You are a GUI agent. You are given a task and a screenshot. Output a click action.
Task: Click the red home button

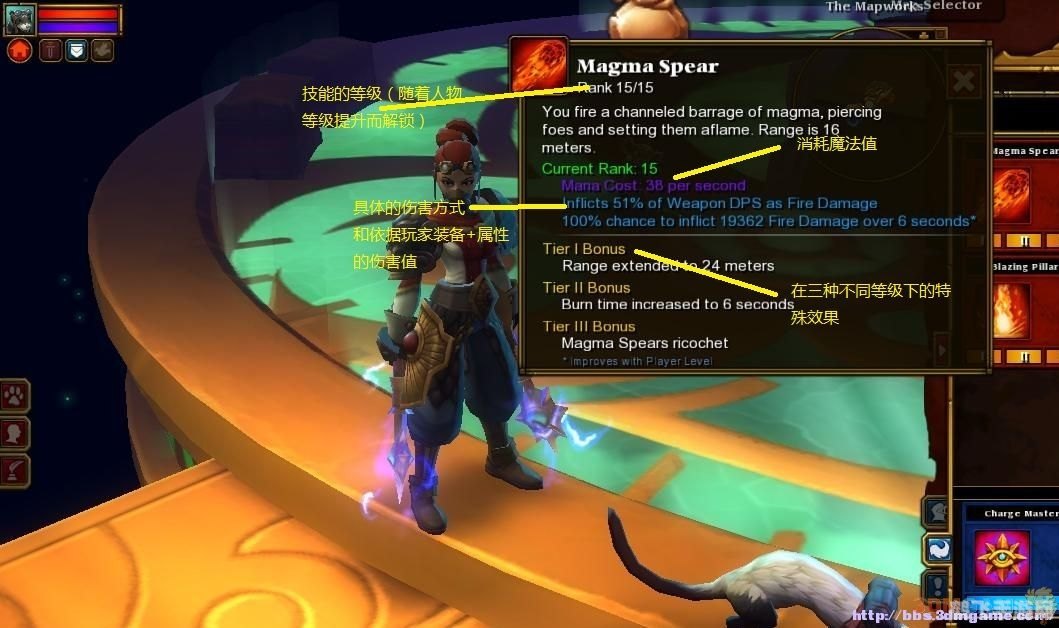[20, 51]
